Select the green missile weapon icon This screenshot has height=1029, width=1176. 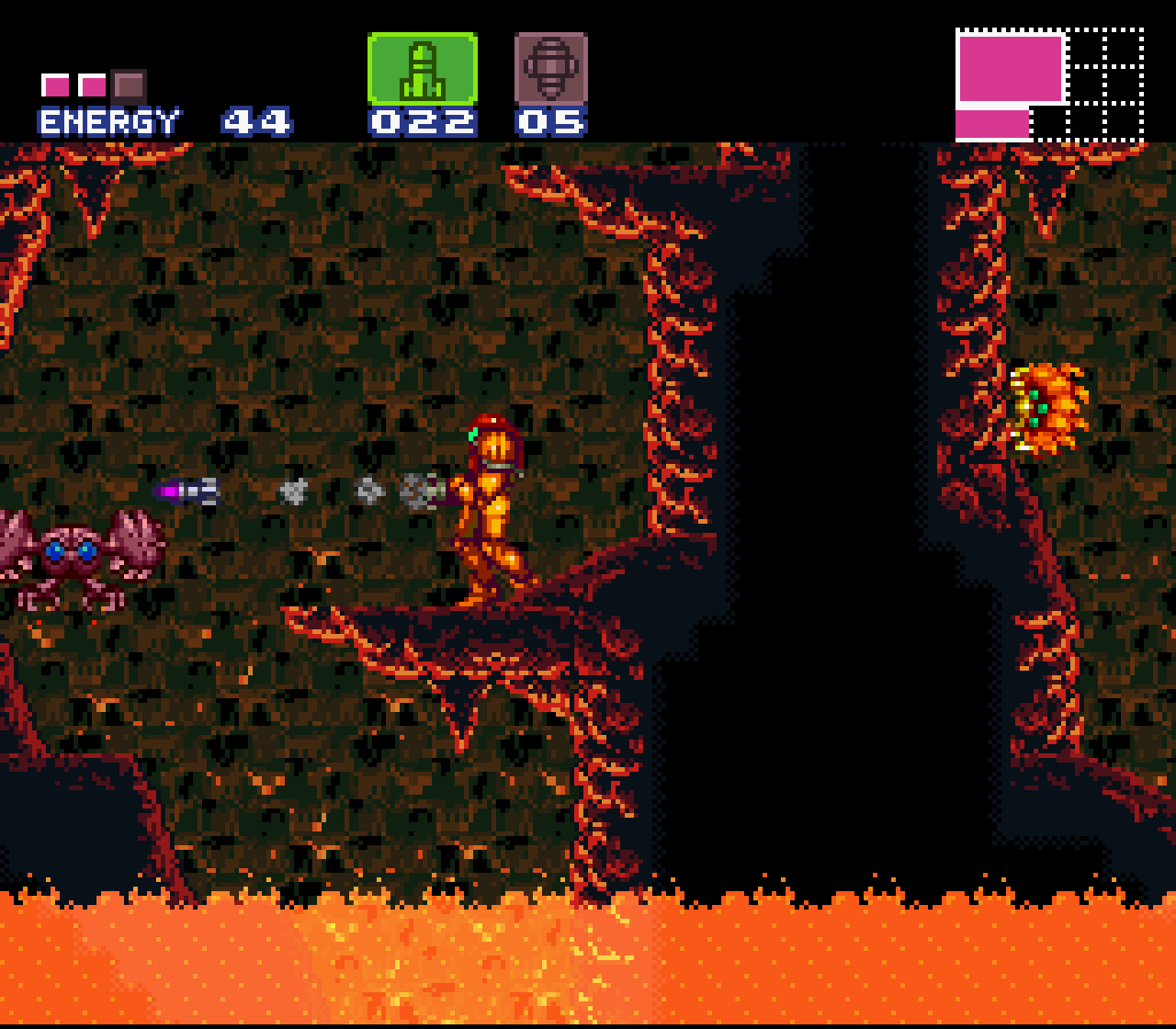pyautogui.click(x=423, y=69)
